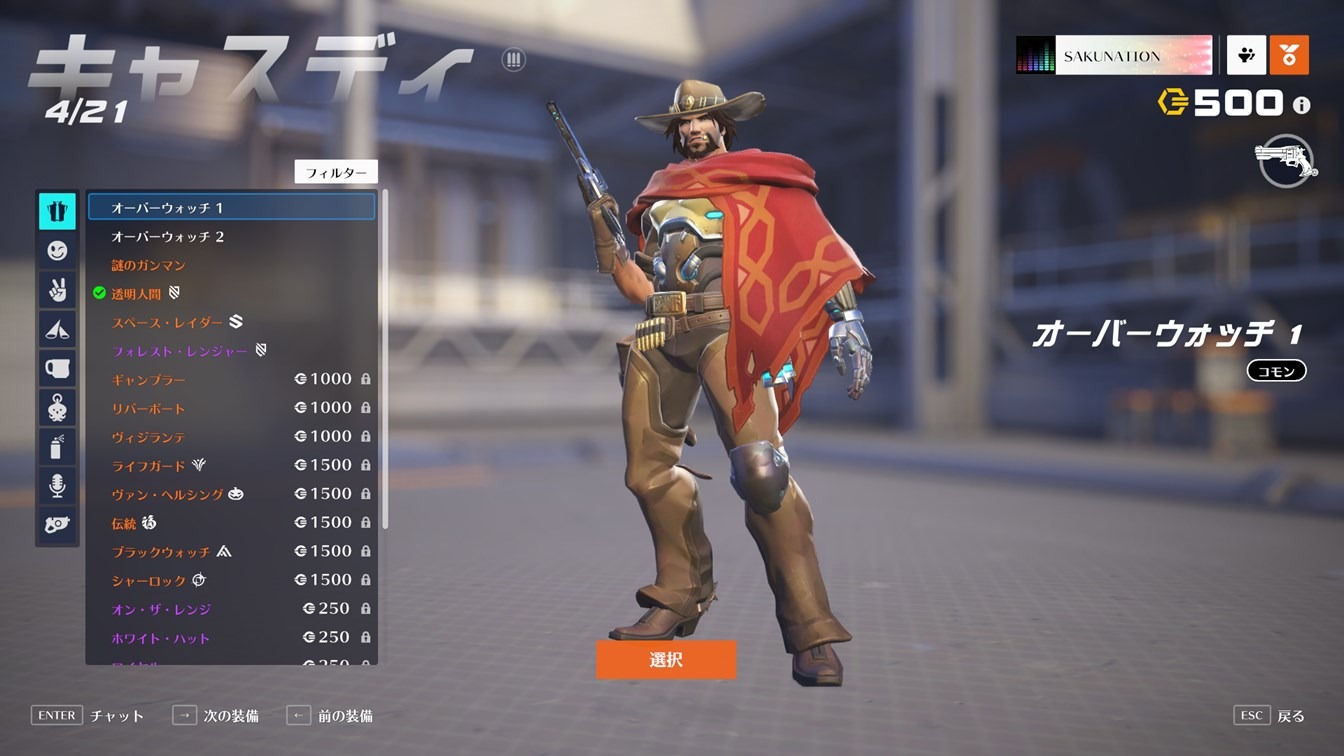Open the フィルター filter button
The width and height of the screenshot is (1344, 756).
(336, 172)
